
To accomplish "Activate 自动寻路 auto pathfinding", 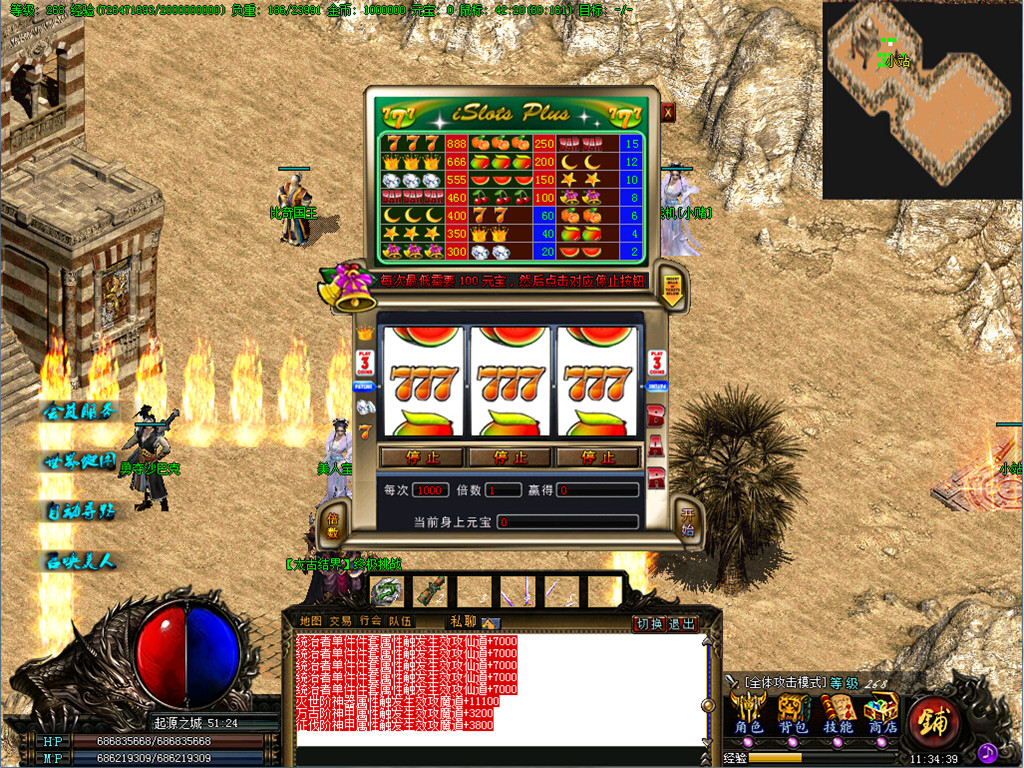I will (x=80, y=510).
